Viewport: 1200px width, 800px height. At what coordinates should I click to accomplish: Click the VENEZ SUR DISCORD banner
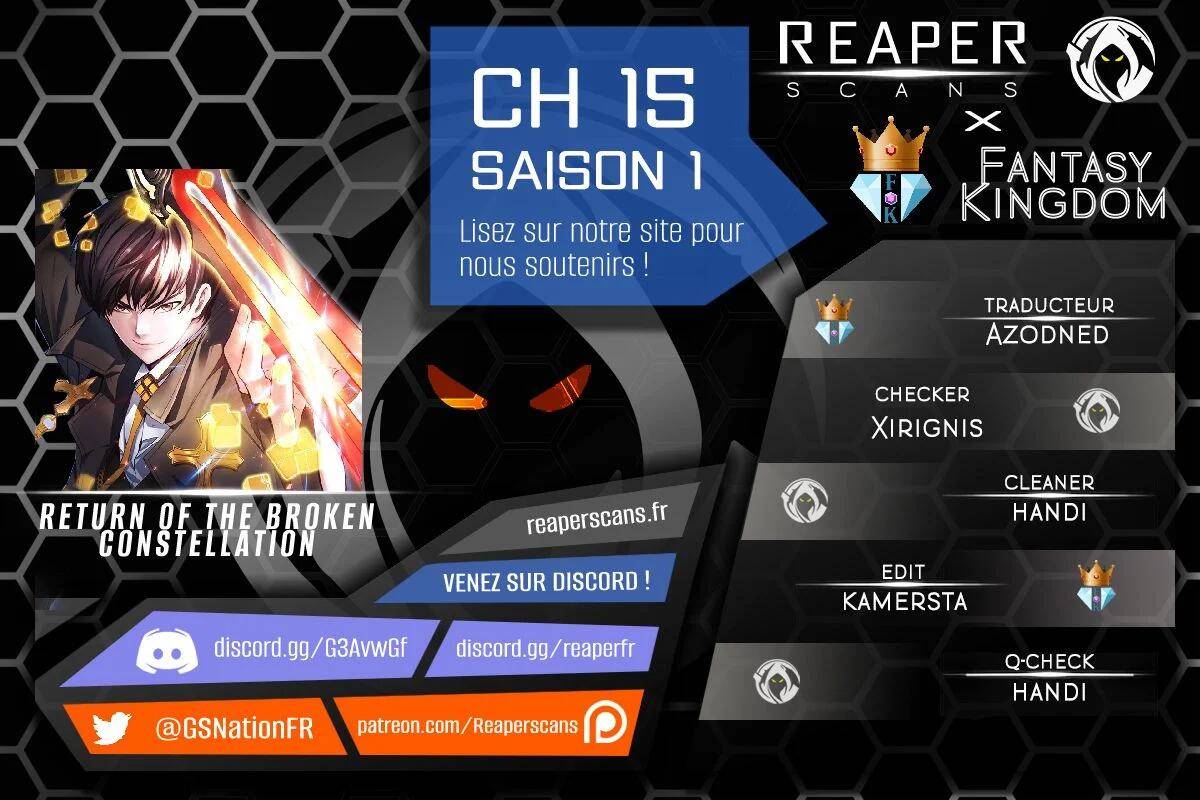pos(545,582)
